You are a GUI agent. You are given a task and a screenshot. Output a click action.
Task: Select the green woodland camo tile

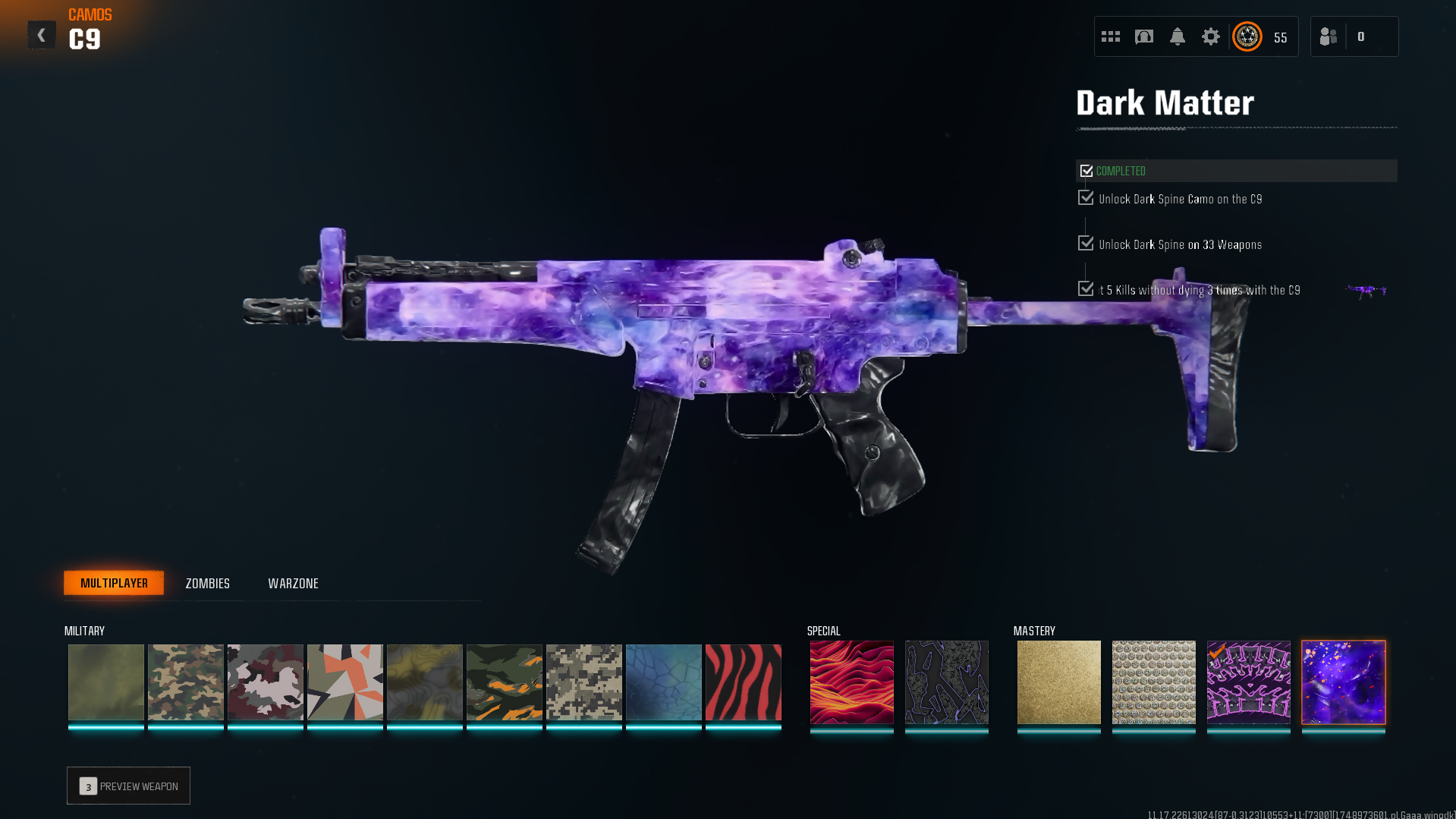coord(185,682)
